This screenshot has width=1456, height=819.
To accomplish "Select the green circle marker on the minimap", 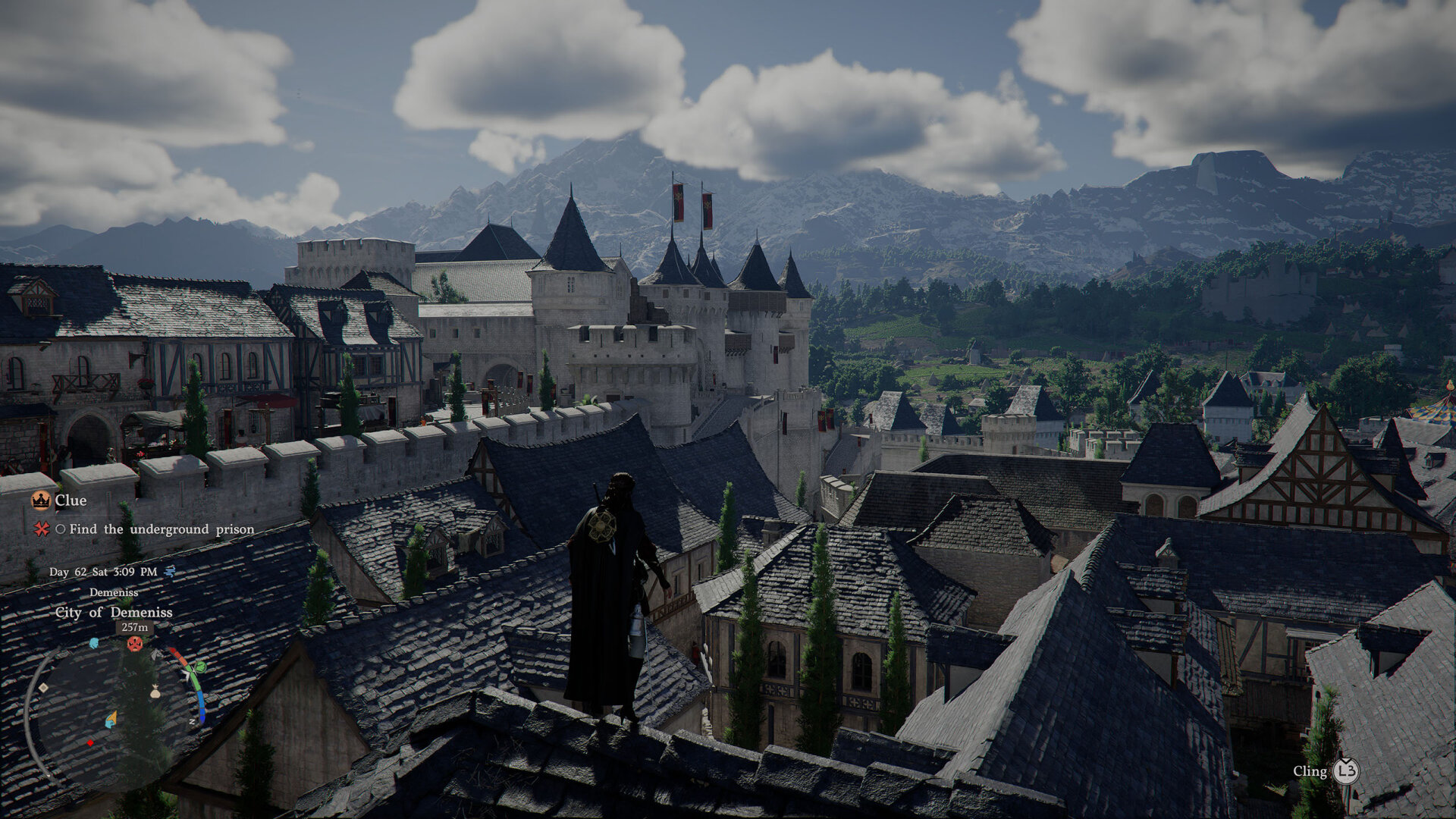I will point(200,667).
